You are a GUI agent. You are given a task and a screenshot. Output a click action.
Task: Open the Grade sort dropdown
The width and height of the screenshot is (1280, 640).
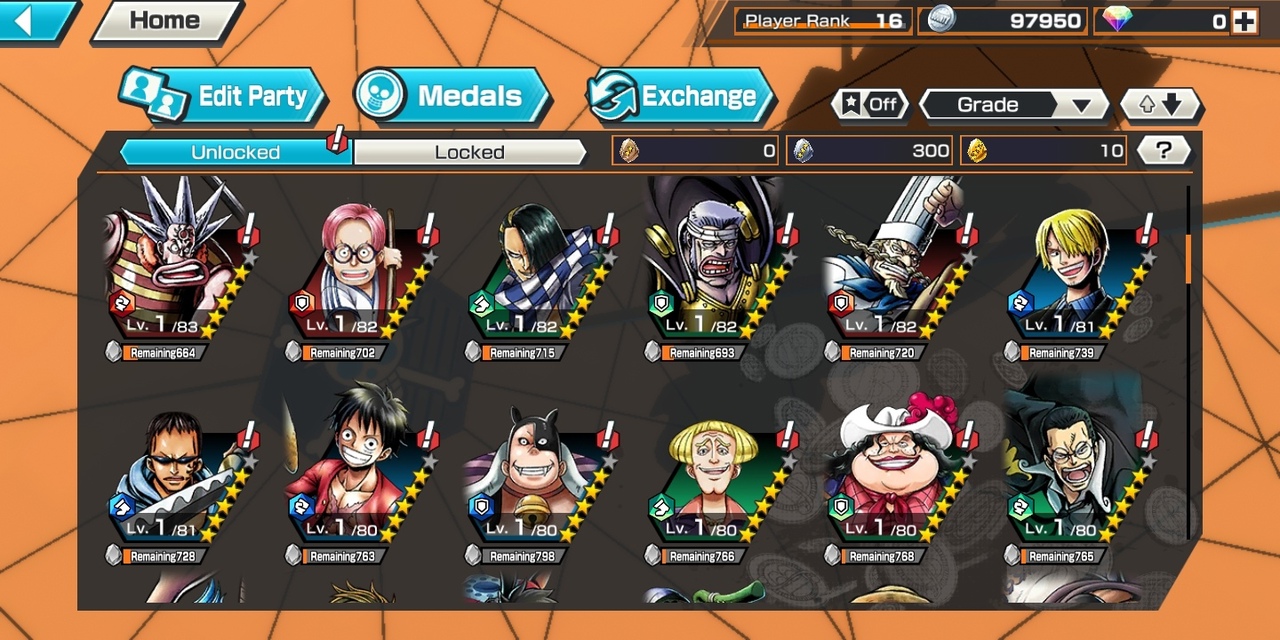coord(1014,104)
